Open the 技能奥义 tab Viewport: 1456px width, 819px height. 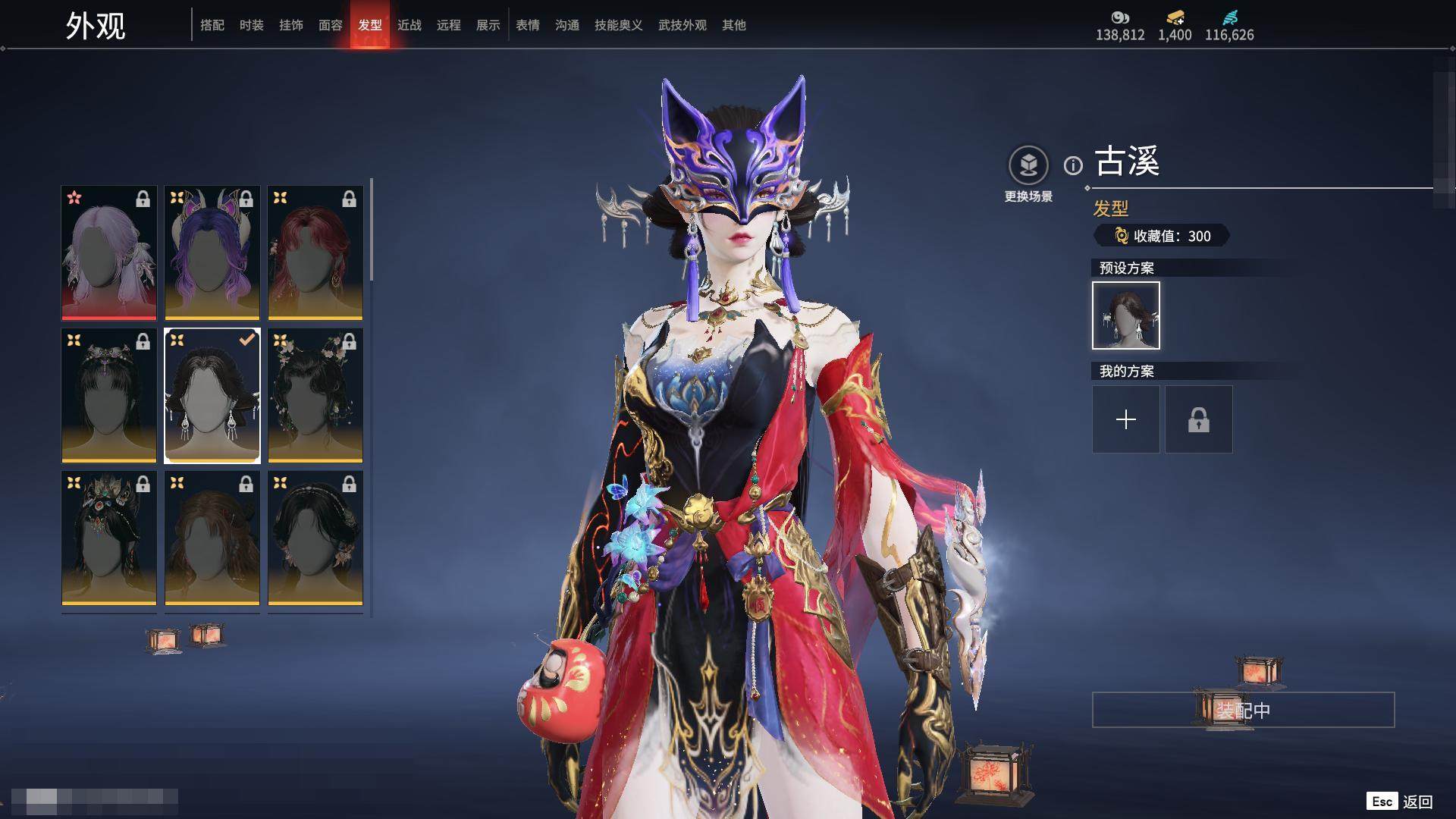pyautogui.click(x=619, y=25)
